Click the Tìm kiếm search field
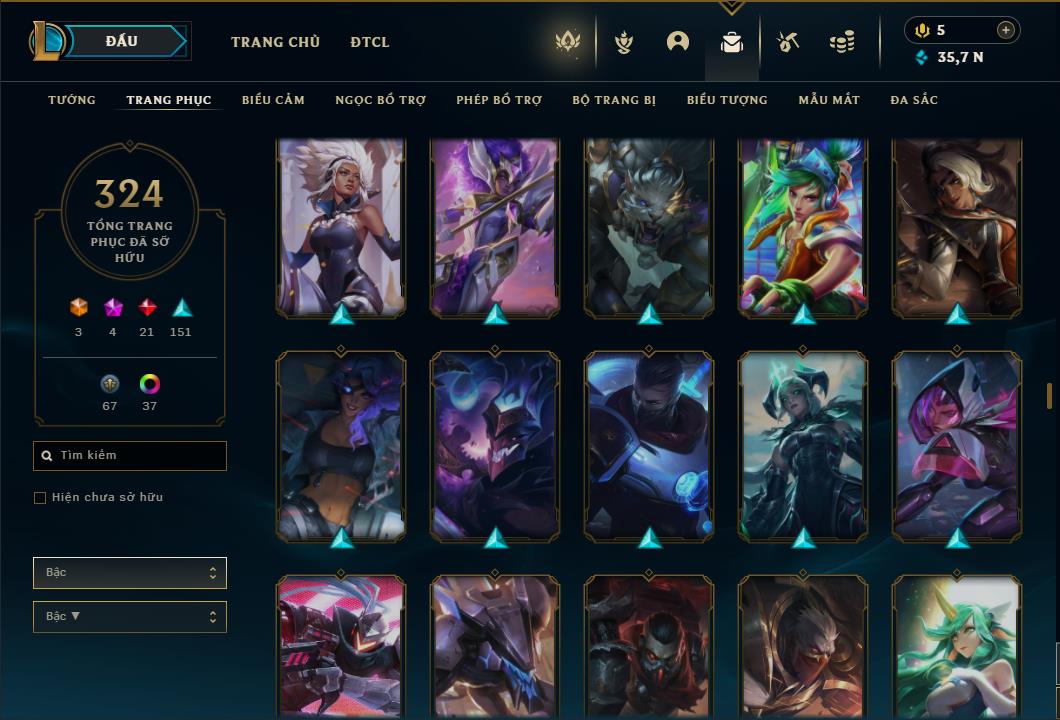 coord(130,456)
